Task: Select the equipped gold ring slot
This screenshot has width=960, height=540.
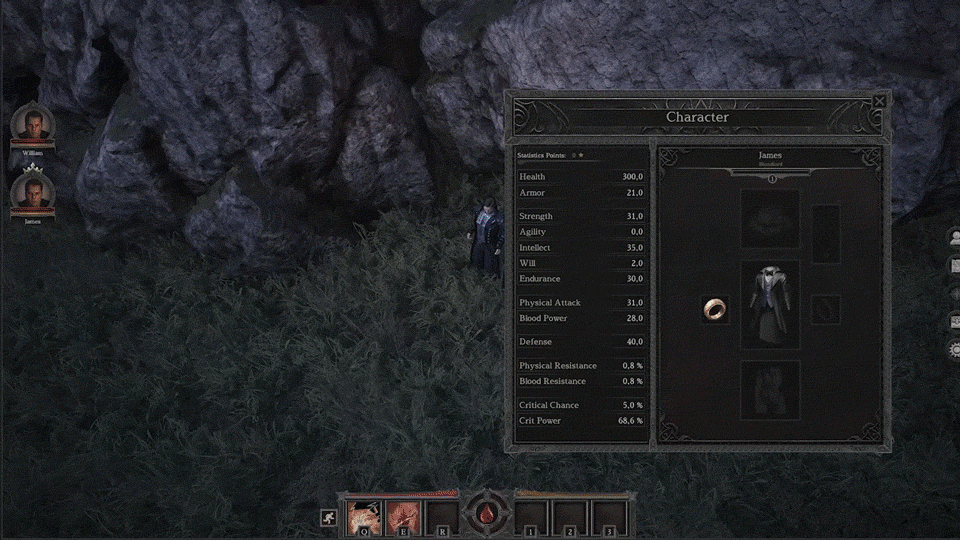Action: click(714, 309)
